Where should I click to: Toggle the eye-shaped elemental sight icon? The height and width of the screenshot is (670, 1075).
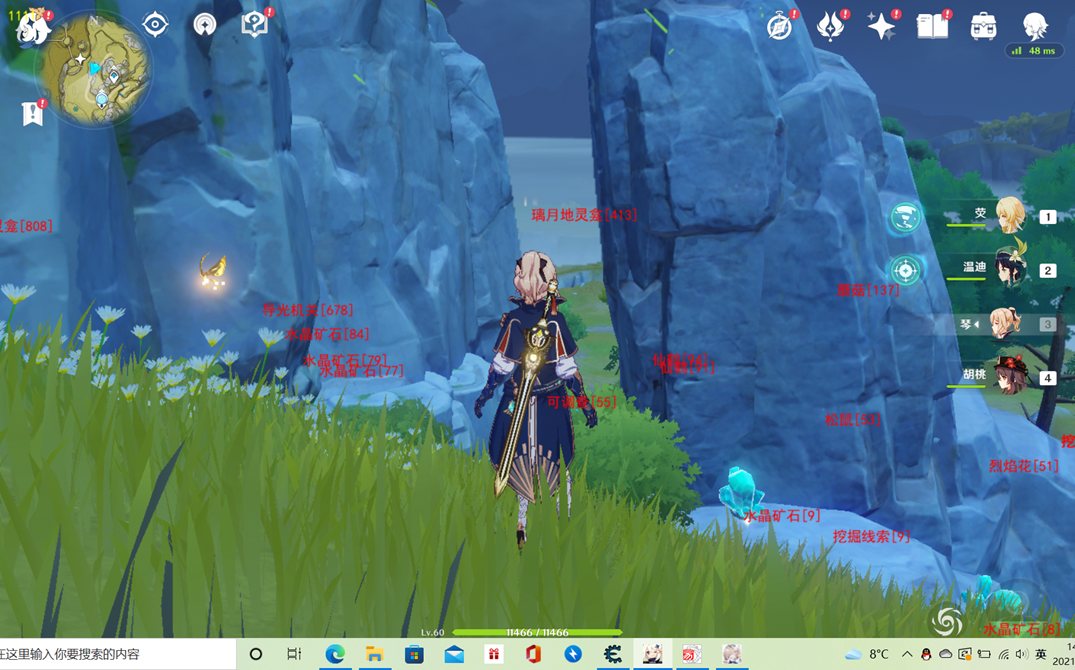pyautogui.click(x=155, y=24)
